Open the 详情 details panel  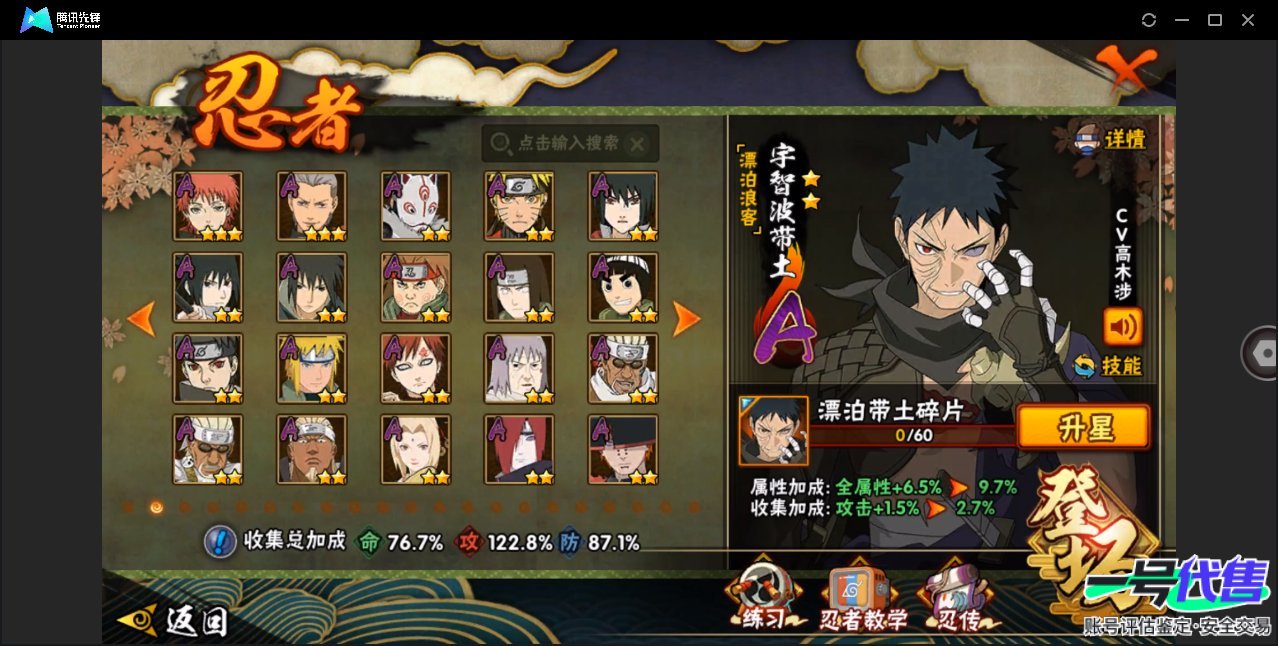(x=1111, y=140)
